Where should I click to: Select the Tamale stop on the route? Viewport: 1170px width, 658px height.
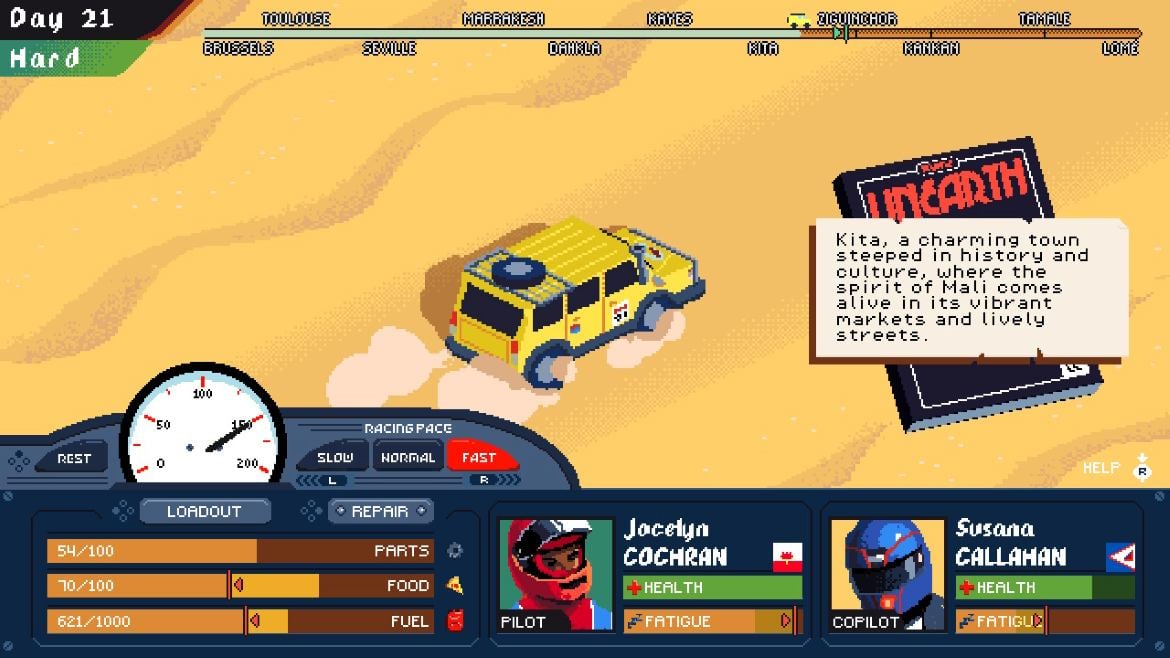click(x=1044, y=19)
